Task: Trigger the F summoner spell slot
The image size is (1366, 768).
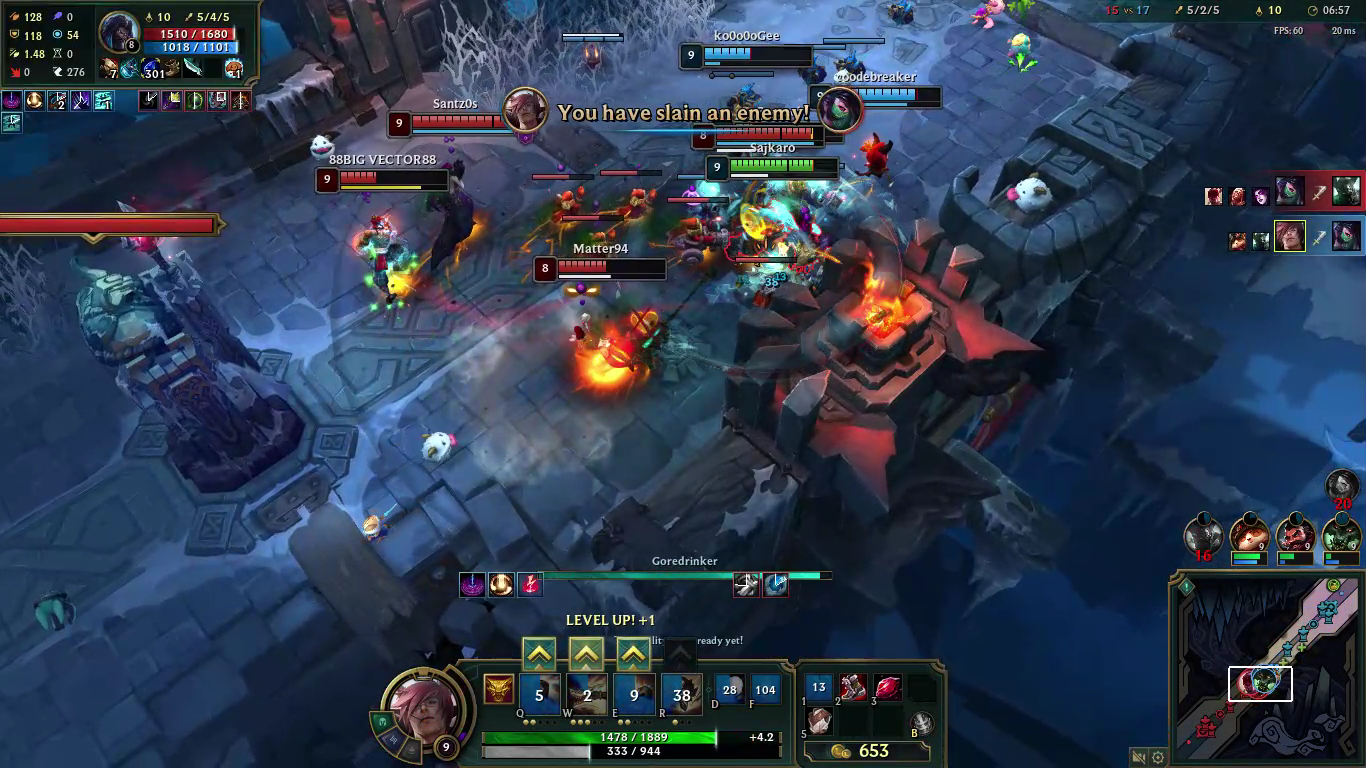Action: pos(765,689)
